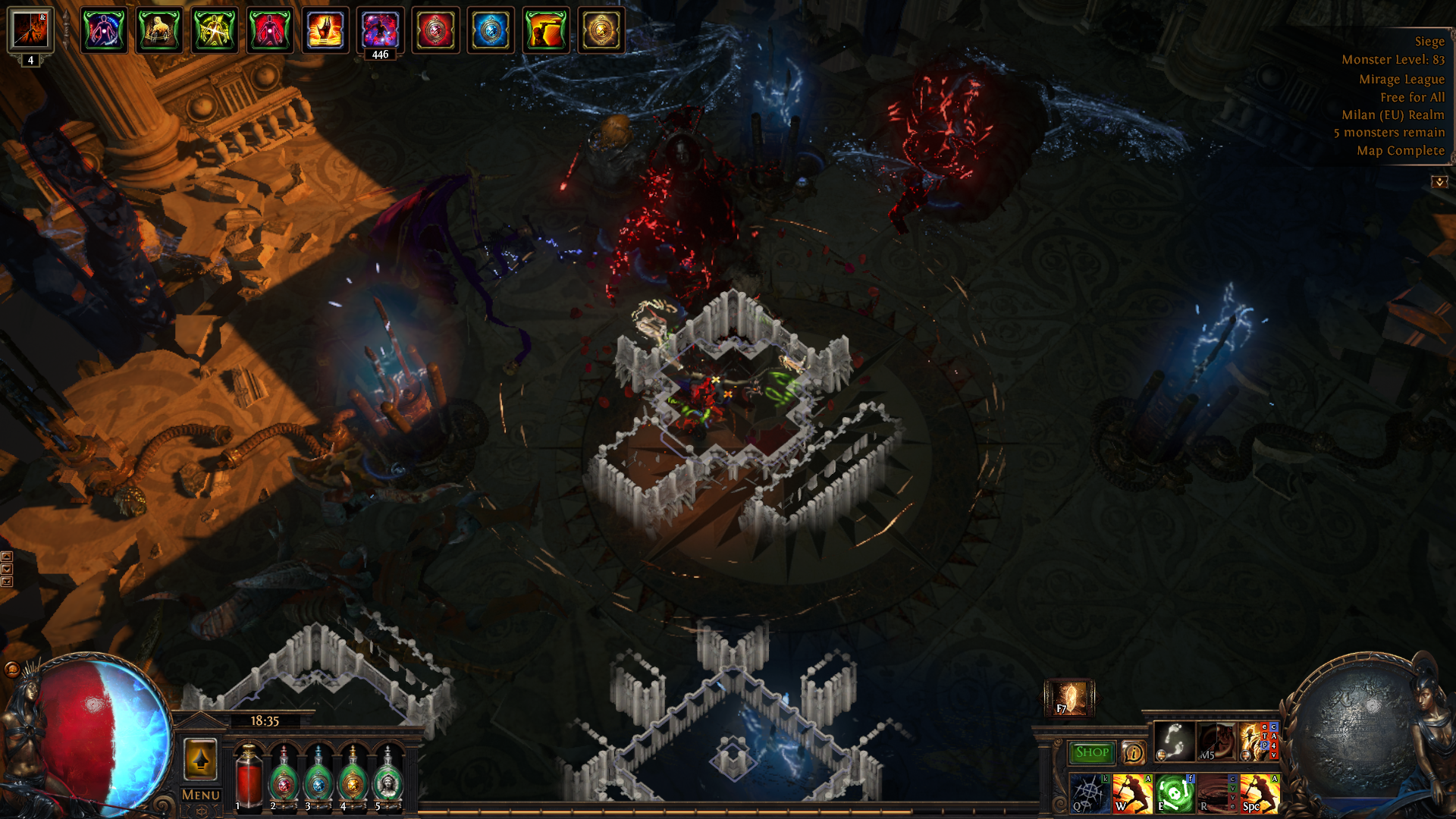Viewport: 1456px width, 819px height.
Task: Open the orange info speech-bubble button
Action: 1133,752
